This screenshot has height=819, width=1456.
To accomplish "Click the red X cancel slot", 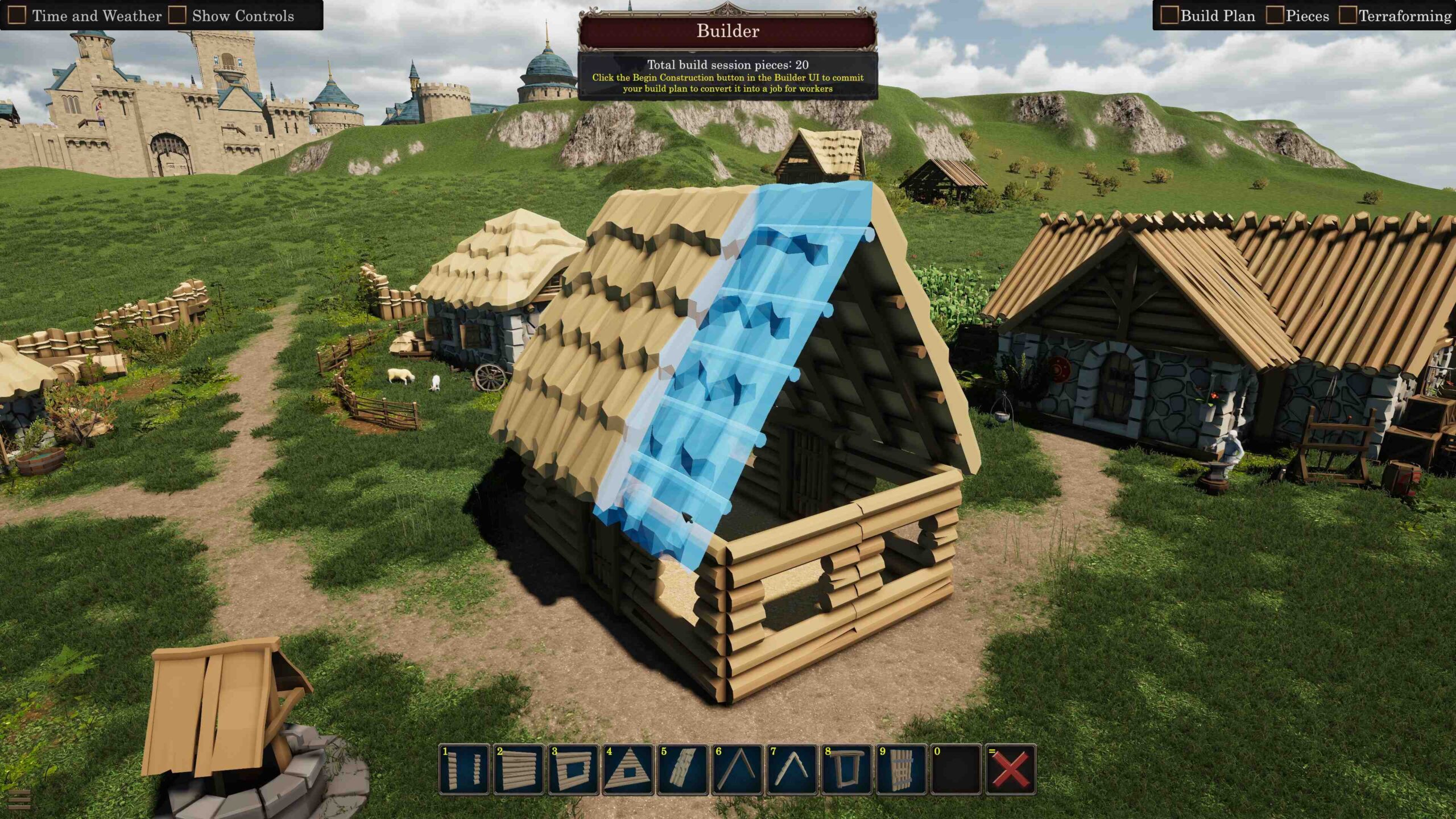I will 1011,769.
